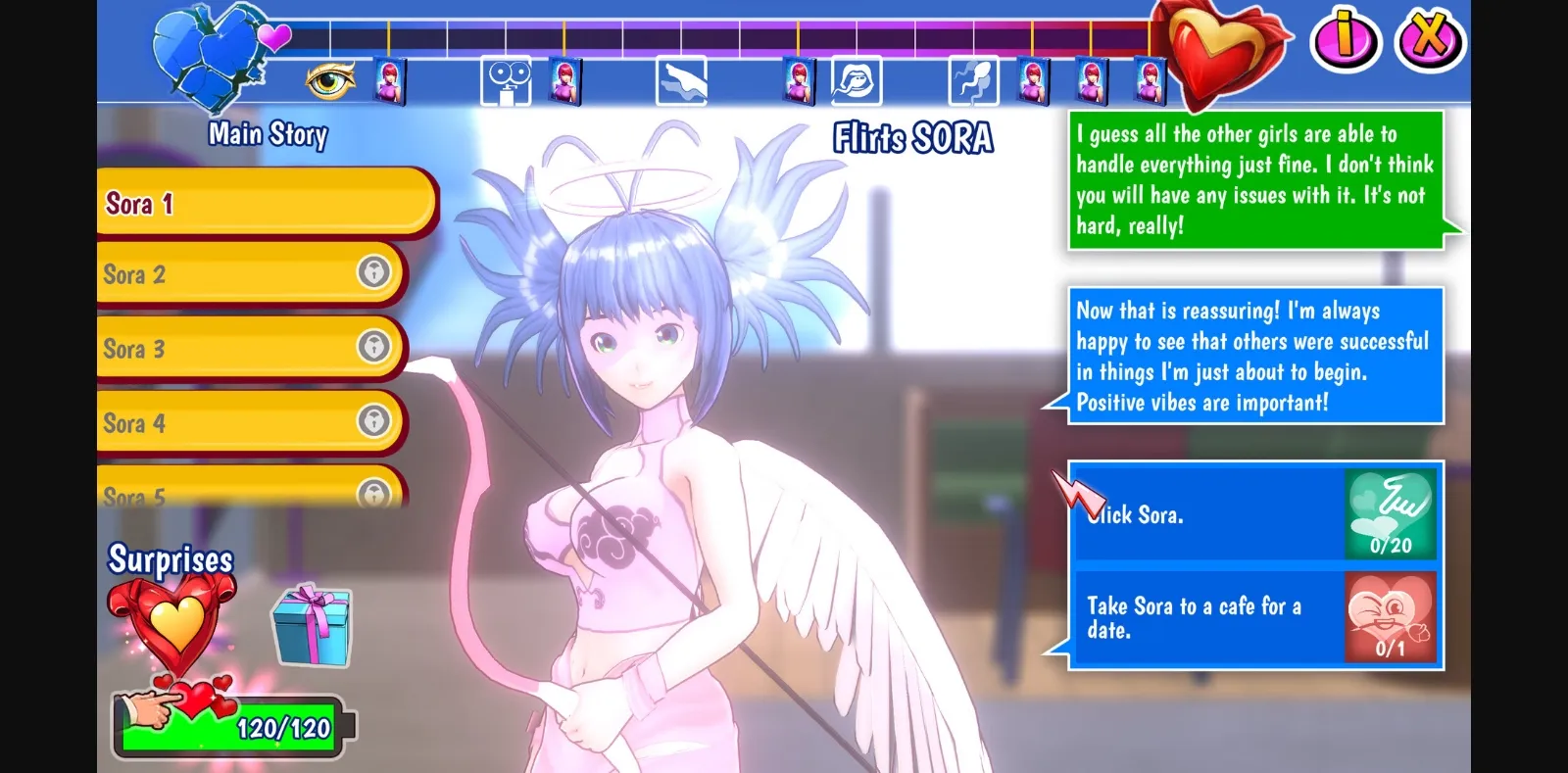Click the binoculars milestone icon
This screenshot has height=773, width=1568.
[x=506, y=77]
